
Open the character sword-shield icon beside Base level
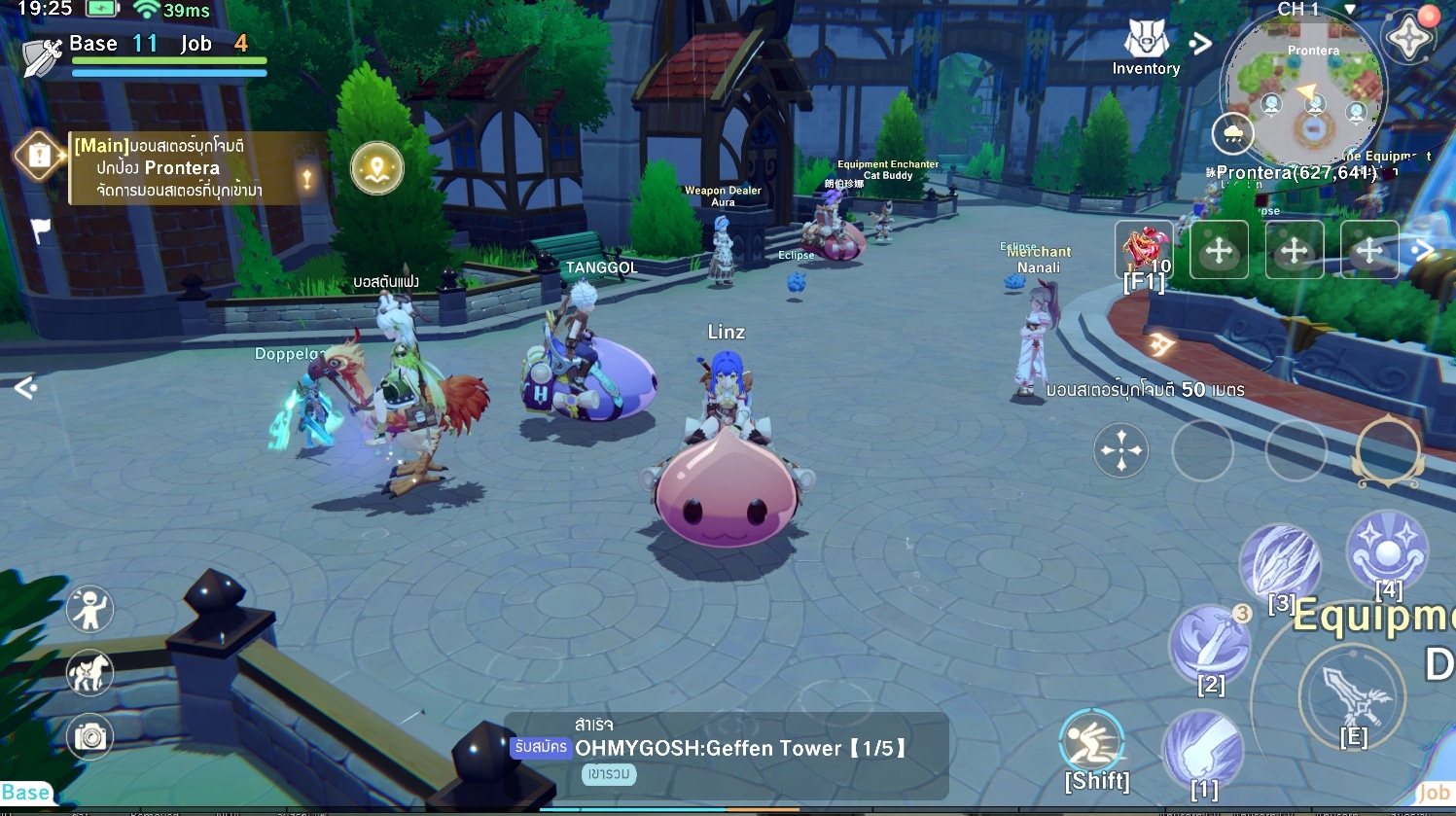click(42, 58)
